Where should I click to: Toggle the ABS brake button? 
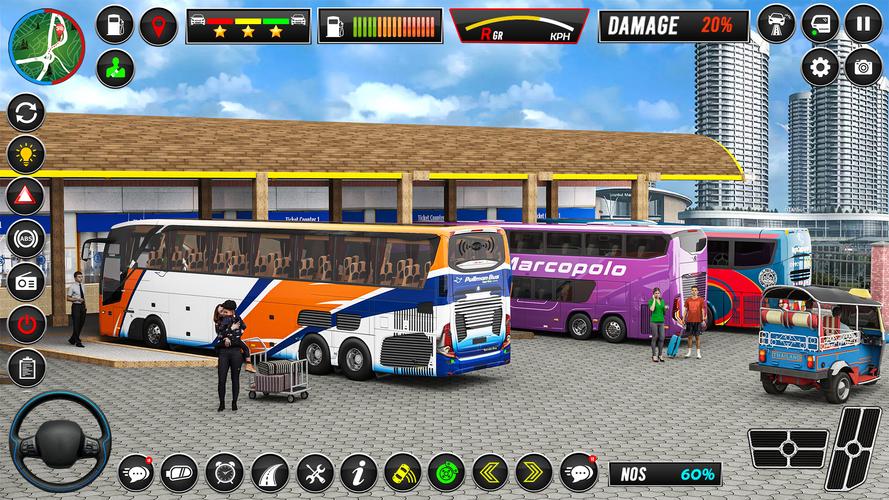(26, 239)
